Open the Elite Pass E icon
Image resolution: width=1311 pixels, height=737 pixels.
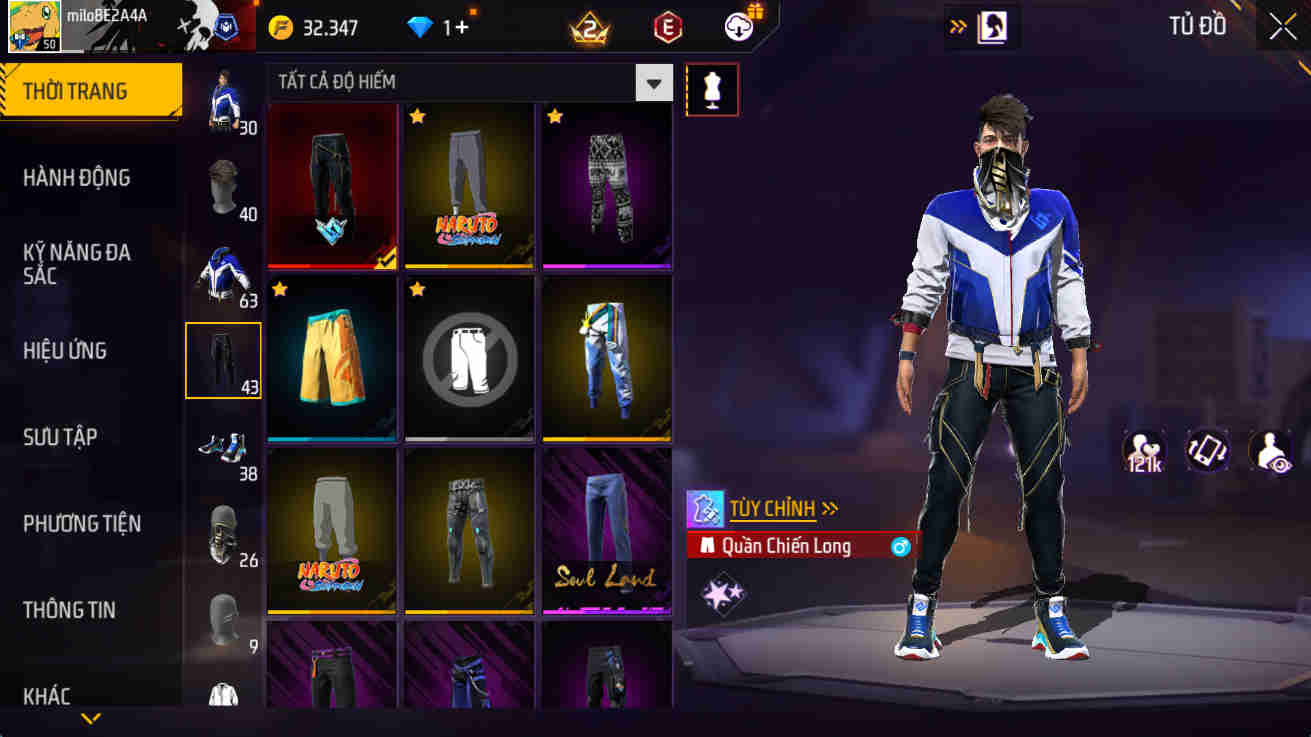tap(665, 27)
